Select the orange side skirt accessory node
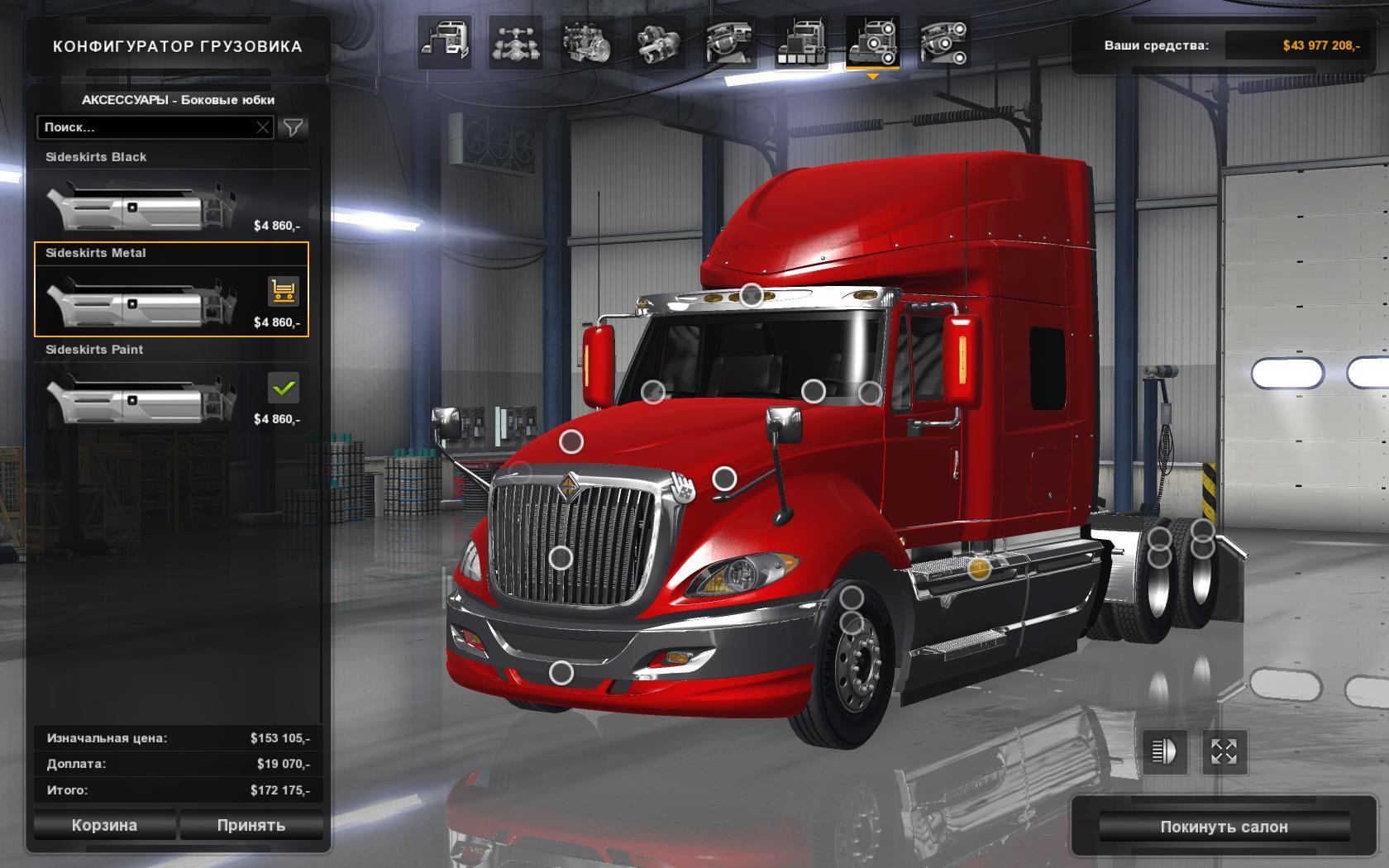1389x868 pixels. [979, 568]
